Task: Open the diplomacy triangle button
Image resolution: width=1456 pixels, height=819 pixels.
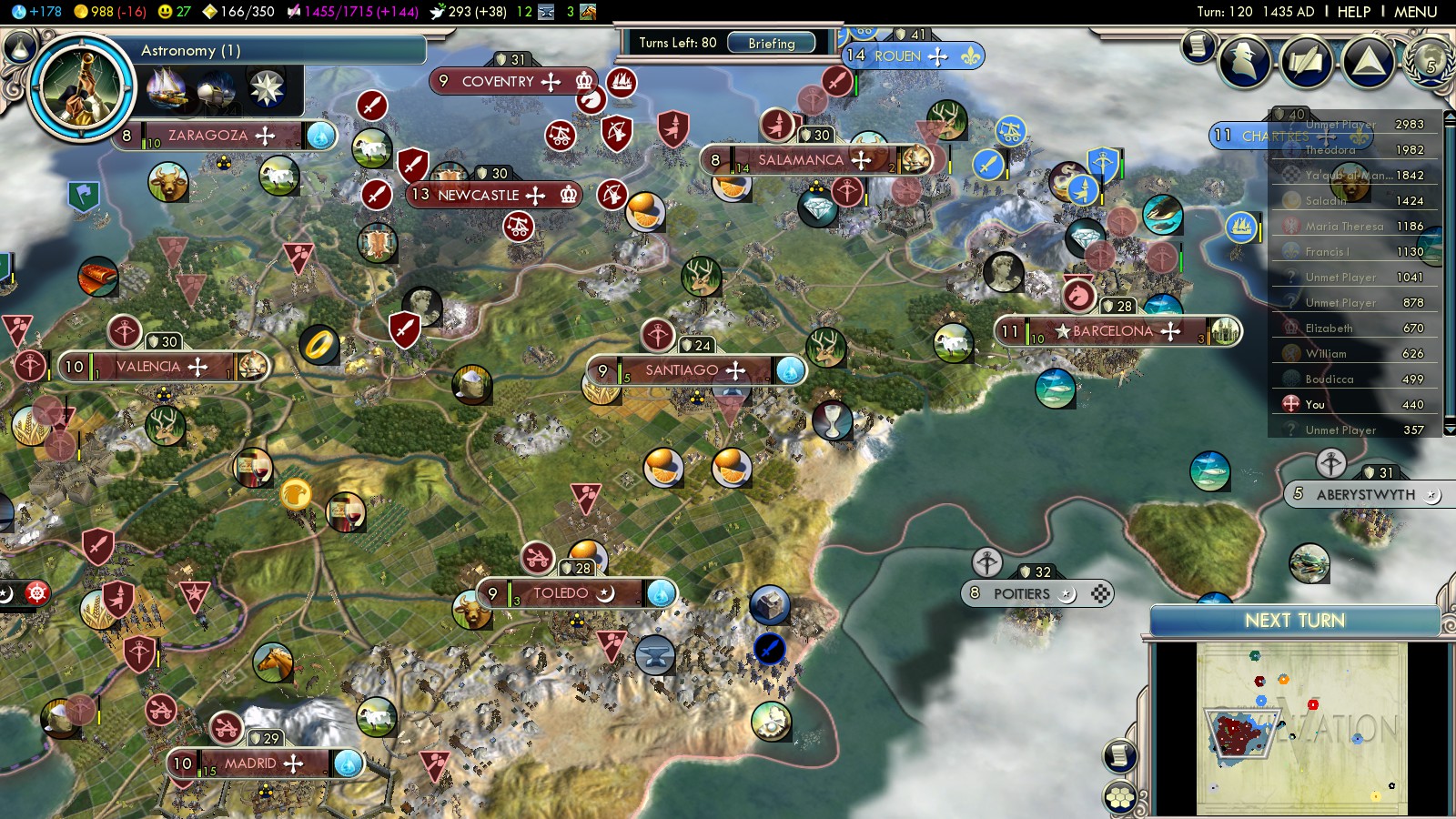Action: click(x=1368, y=62)
